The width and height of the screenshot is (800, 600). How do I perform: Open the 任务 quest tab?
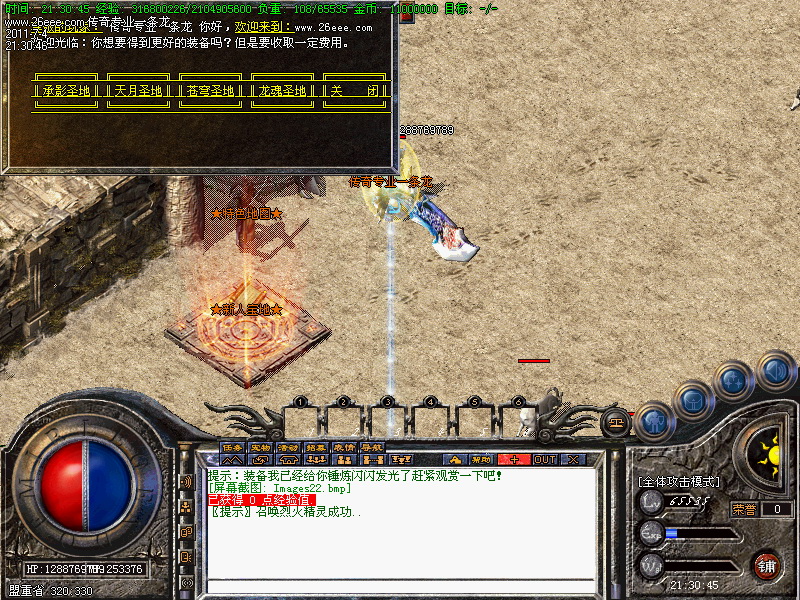(x=233, y=447)
